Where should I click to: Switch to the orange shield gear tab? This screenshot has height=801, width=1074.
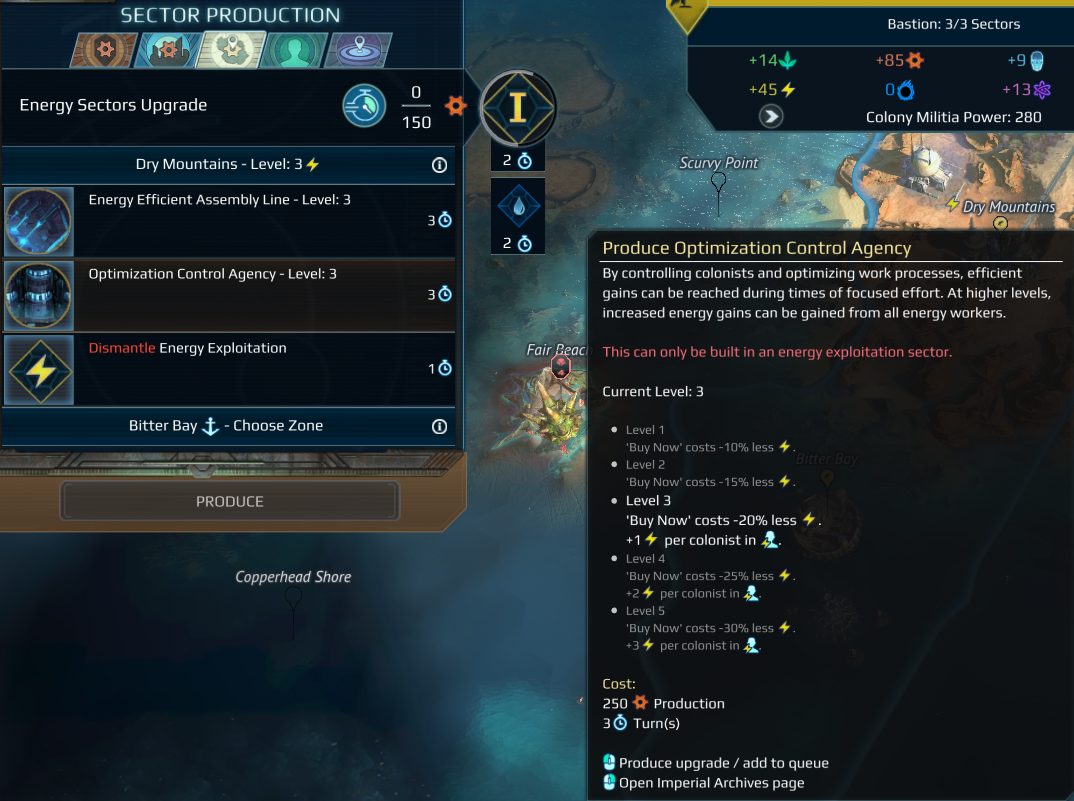pos(103,50)
